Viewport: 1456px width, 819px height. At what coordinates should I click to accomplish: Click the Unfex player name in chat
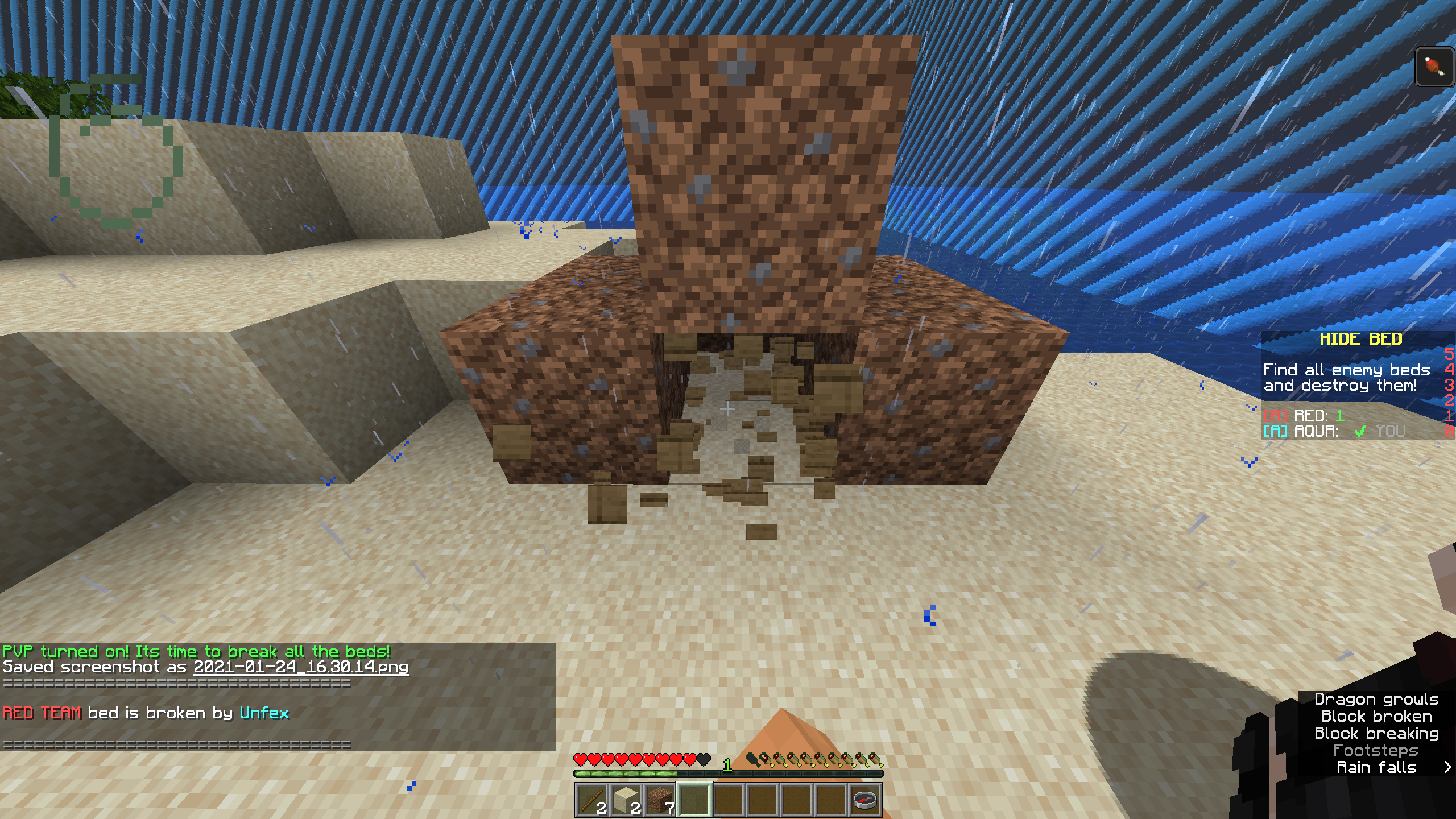pyautogui.click(x=264, y=713)
